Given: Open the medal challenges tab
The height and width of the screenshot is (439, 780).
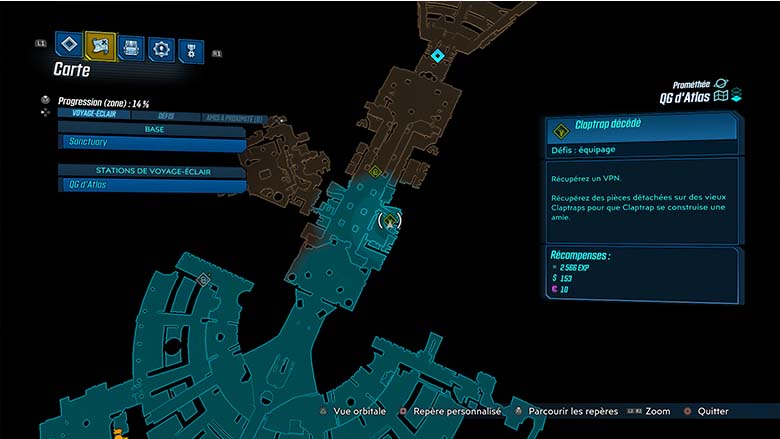Looking at the screenshot, I should coord(190,50).
